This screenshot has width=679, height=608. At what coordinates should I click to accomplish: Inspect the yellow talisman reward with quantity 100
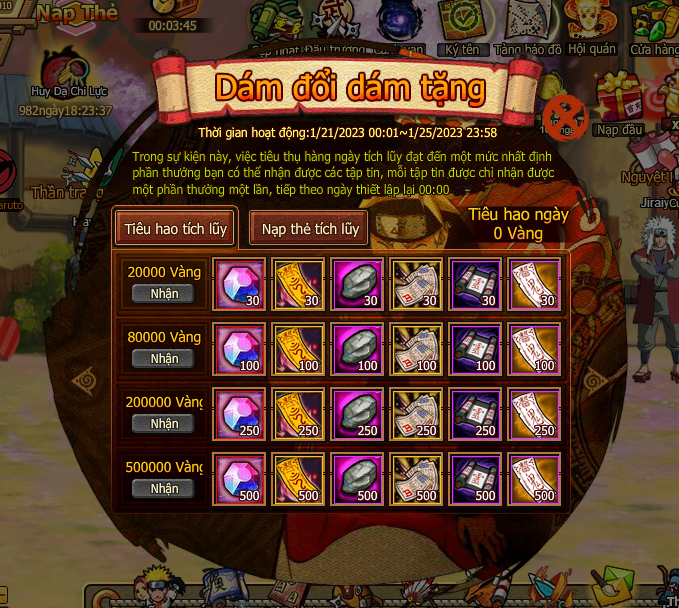point(299,348)
